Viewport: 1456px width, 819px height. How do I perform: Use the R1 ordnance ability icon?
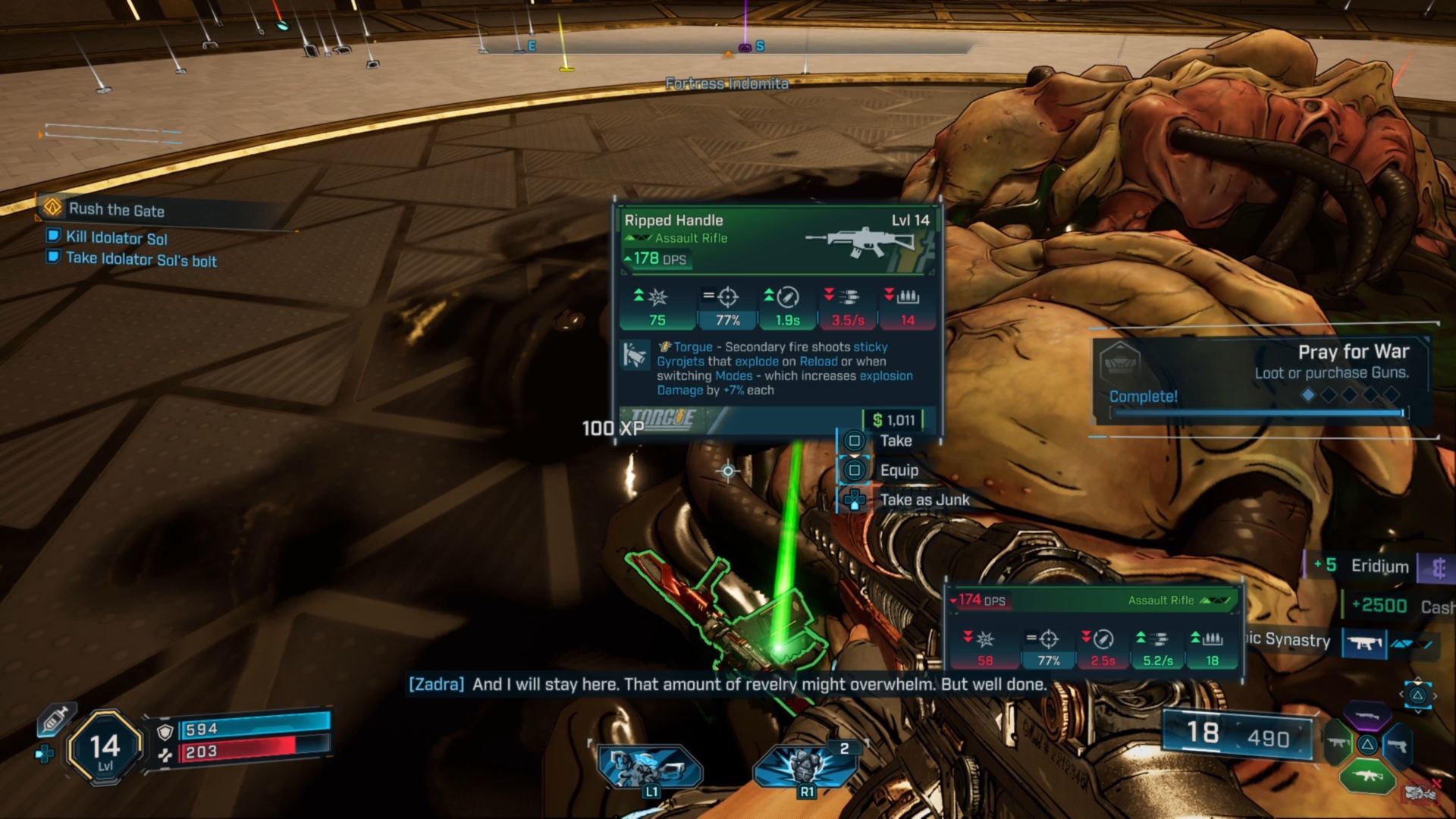pos(804,766)
